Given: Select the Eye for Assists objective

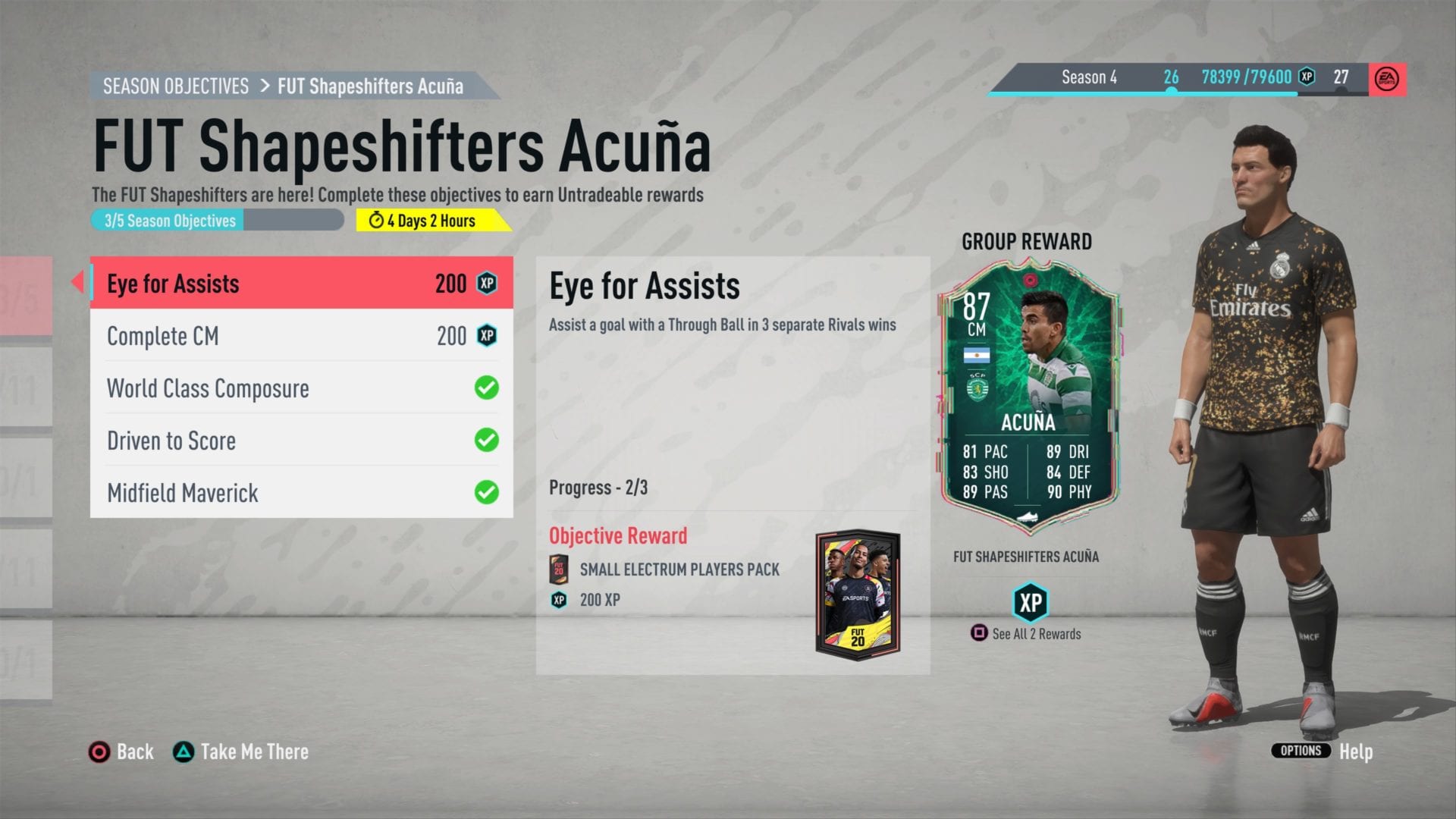Looking at the screenshot, I should coord(301,283).
